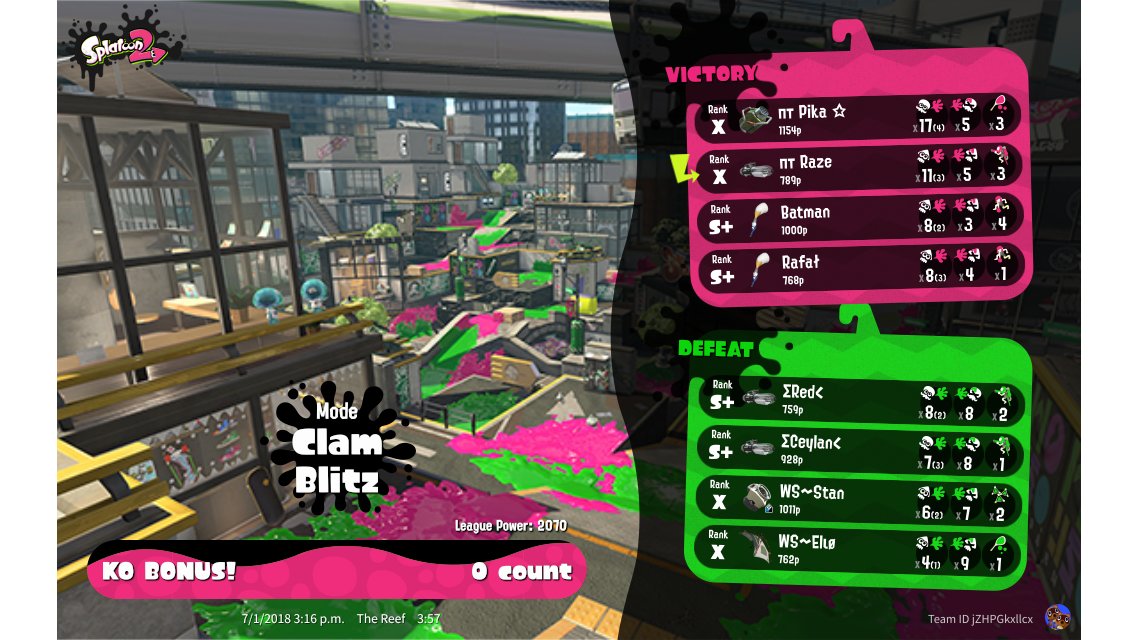Select the WS~Stan player row

click(x=860, y=498)
